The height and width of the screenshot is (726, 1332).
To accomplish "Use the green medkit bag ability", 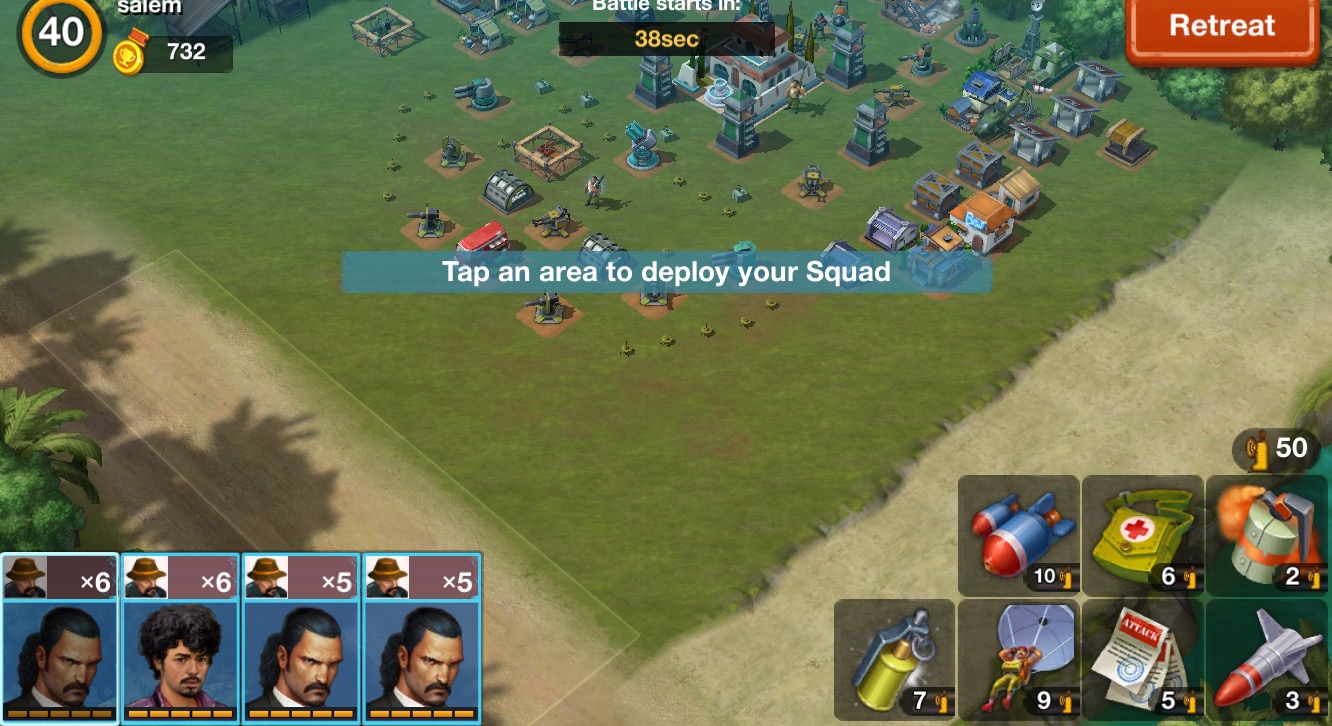I will (x=1143, y=536).
